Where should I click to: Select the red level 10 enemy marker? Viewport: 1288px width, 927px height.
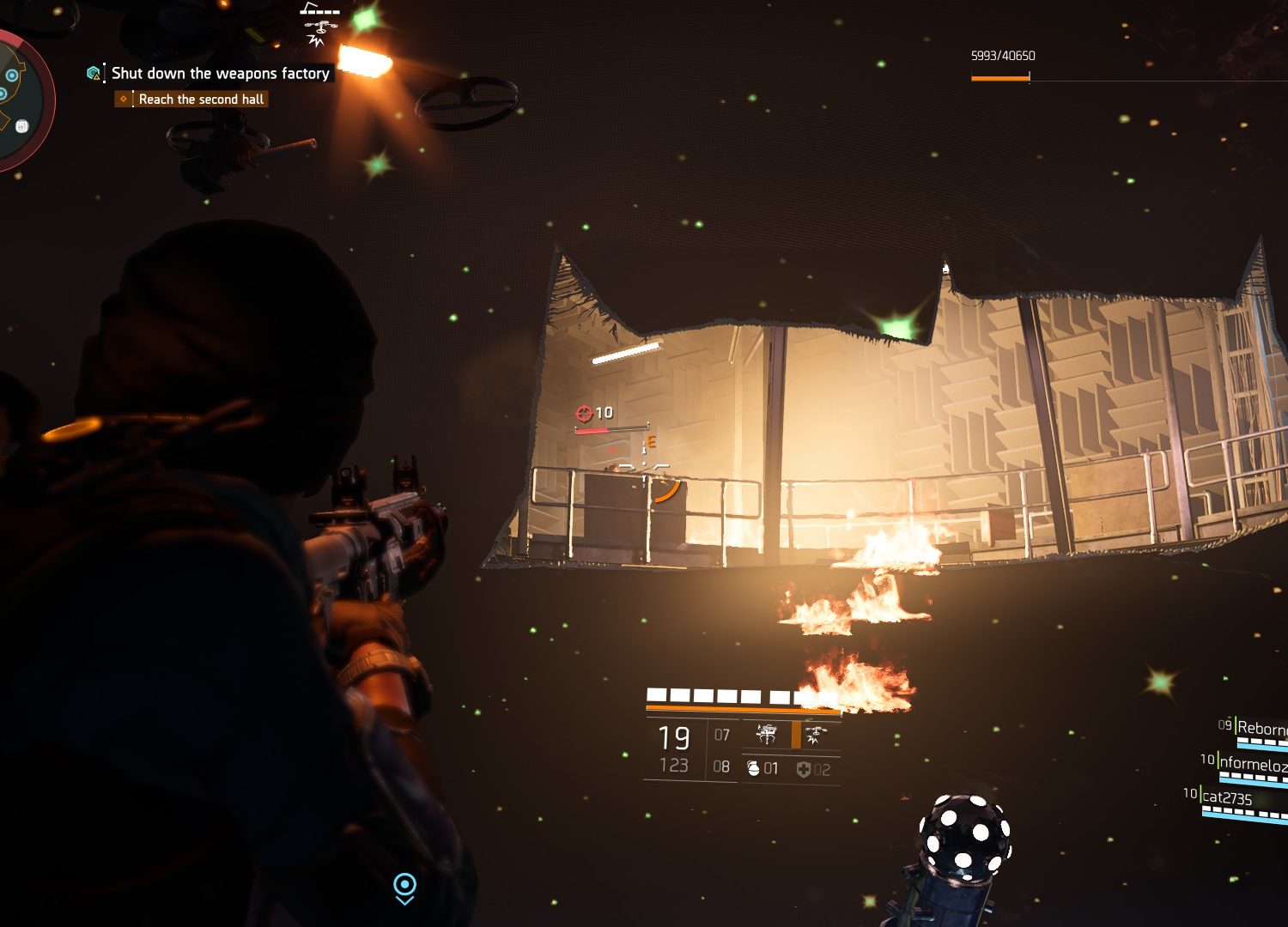coord(584,414)
